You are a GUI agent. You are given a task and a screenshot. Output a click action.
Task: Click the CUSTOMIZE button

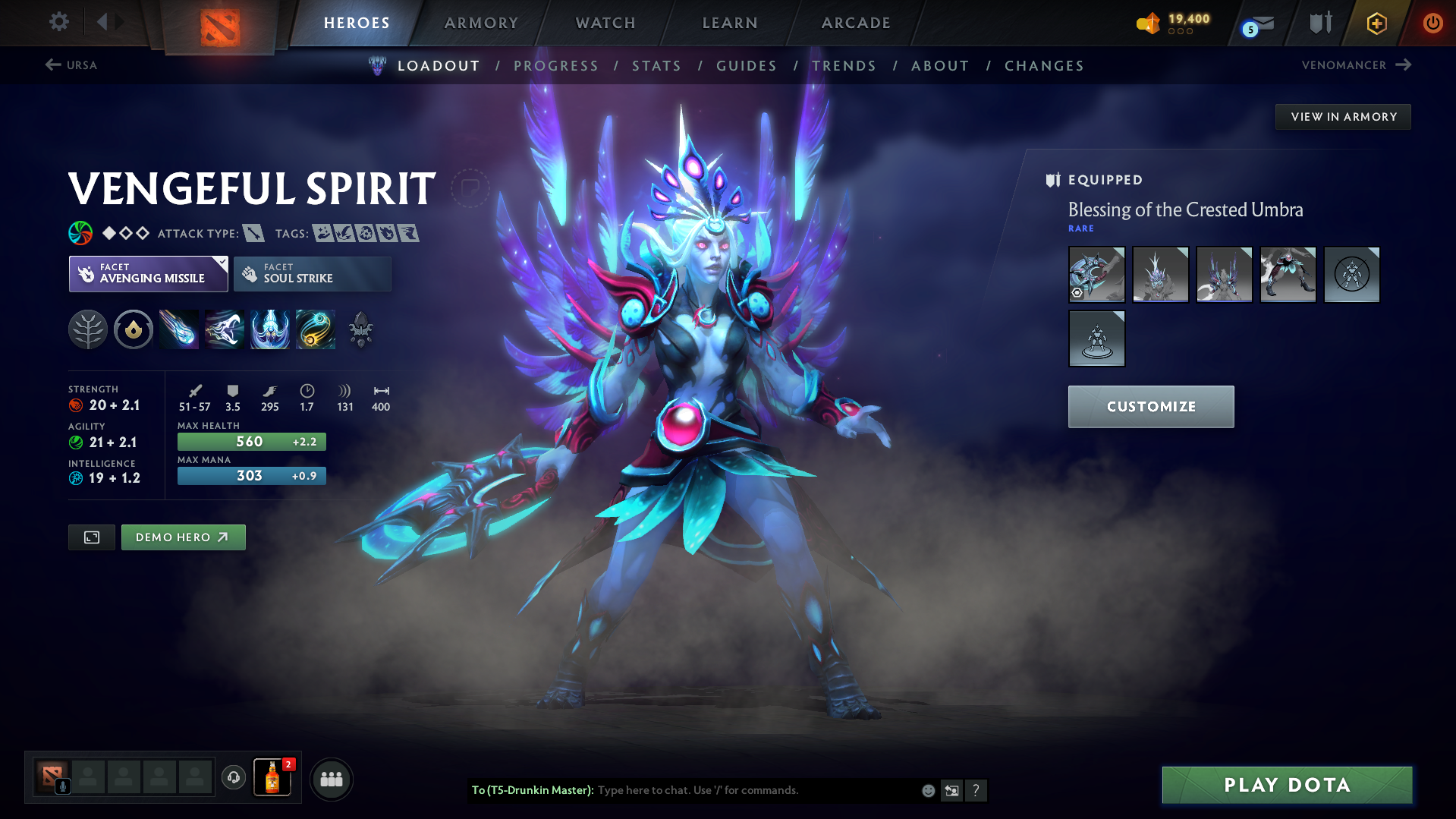pyautogui.click(x=1150, y=406)
